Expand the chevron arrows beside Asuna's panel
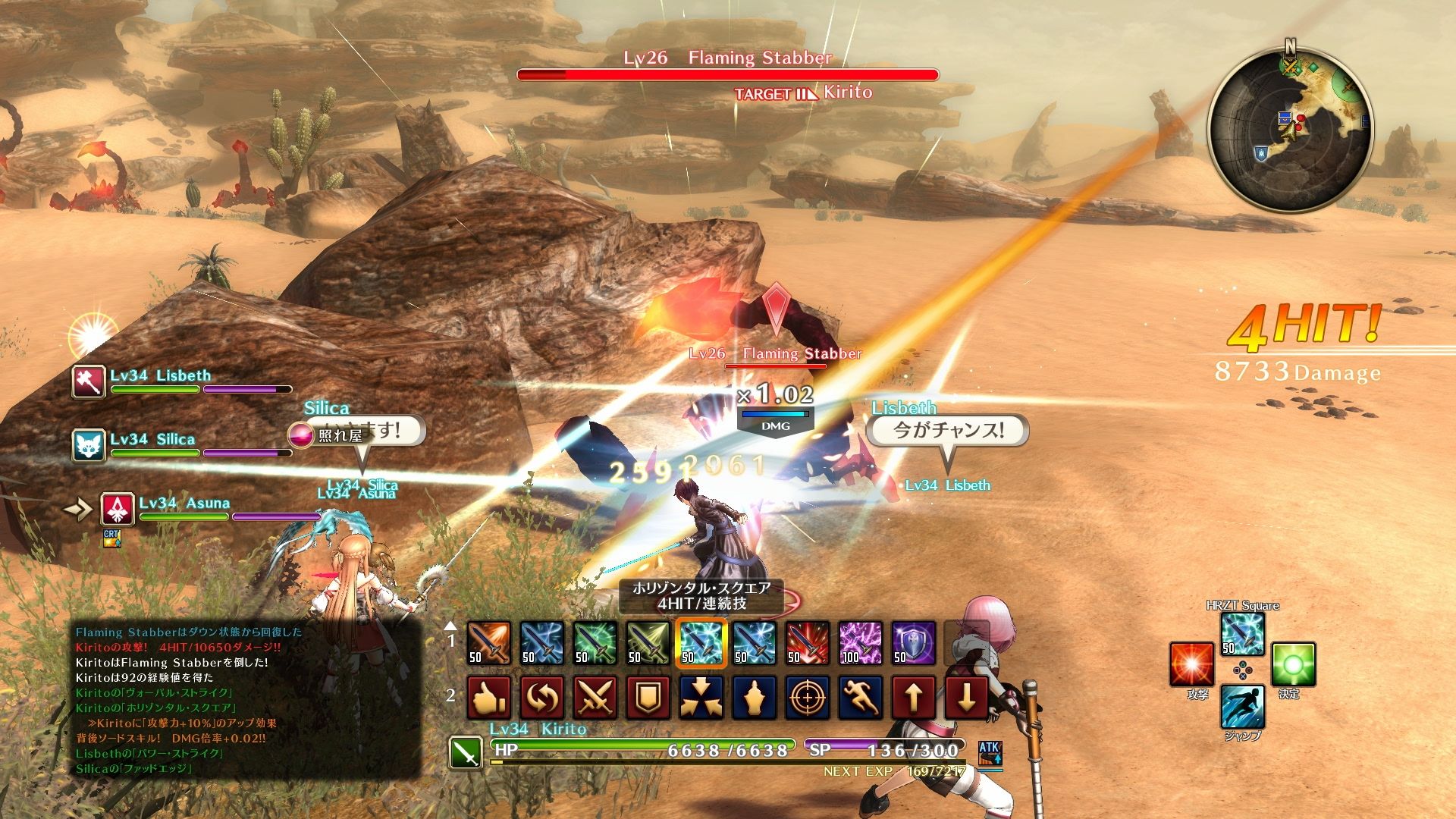The width and height of the screenshot is (1456, 819). (76, 509)
